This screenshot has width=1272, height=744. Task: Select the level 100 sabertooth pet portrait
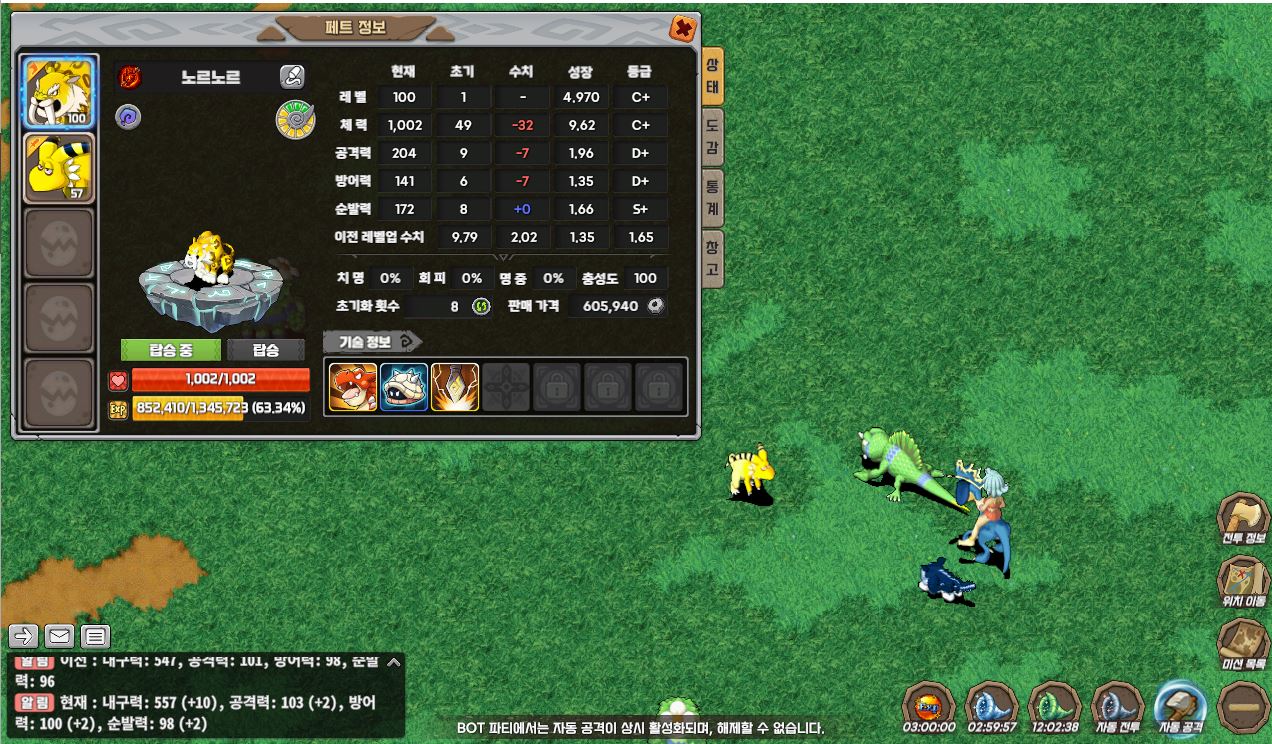click(x=60, y=93)
